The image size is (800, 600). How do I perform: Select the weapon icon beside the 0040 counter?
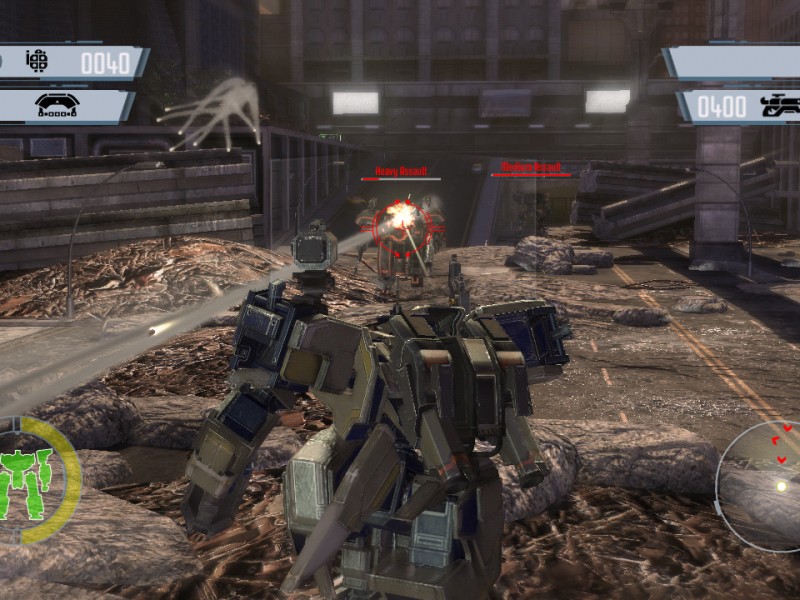click(x=37, y=62)
